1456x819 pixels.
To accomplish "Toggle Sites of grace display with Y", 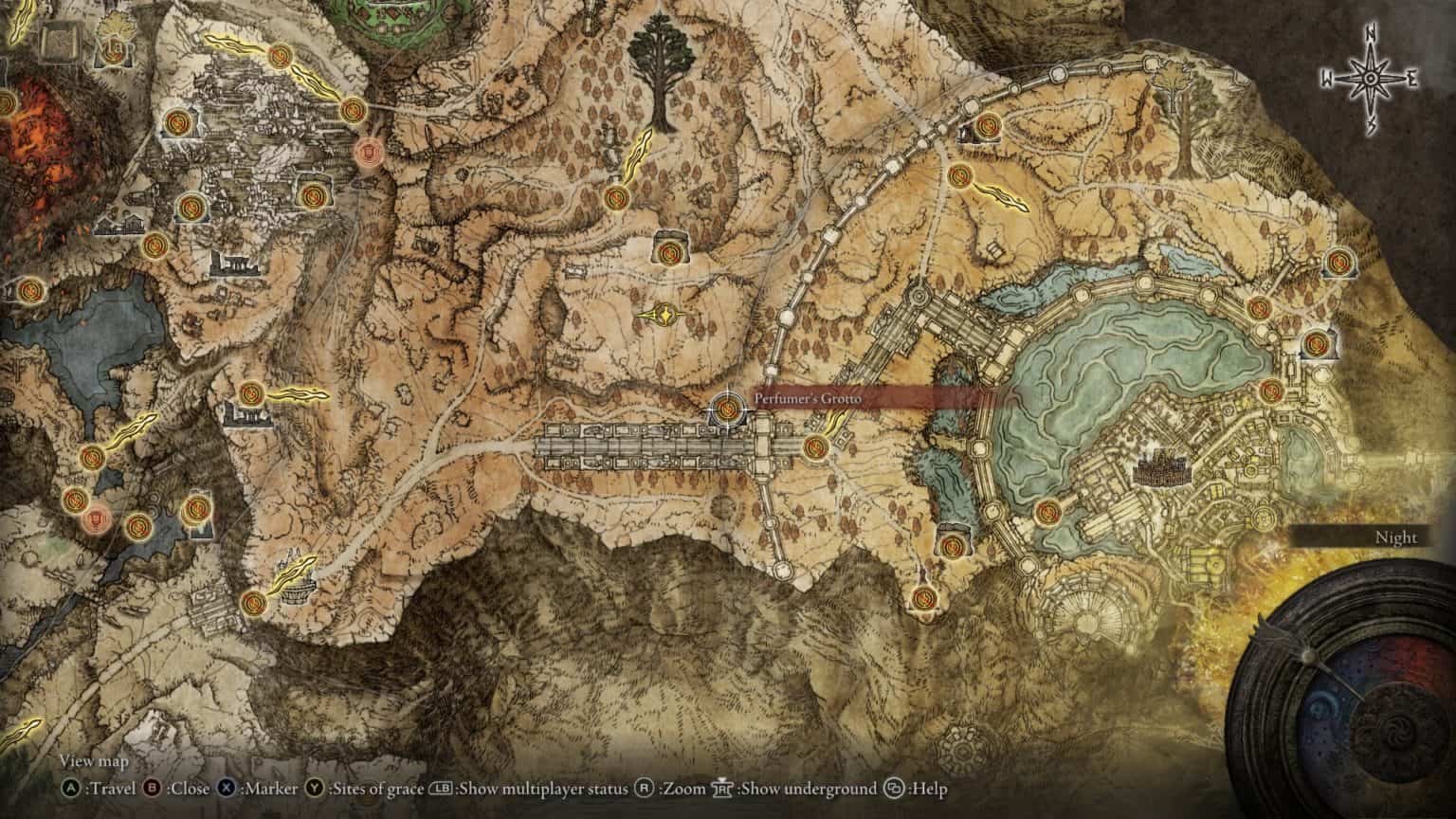I will pyautogui.click(x=313, y=788).
